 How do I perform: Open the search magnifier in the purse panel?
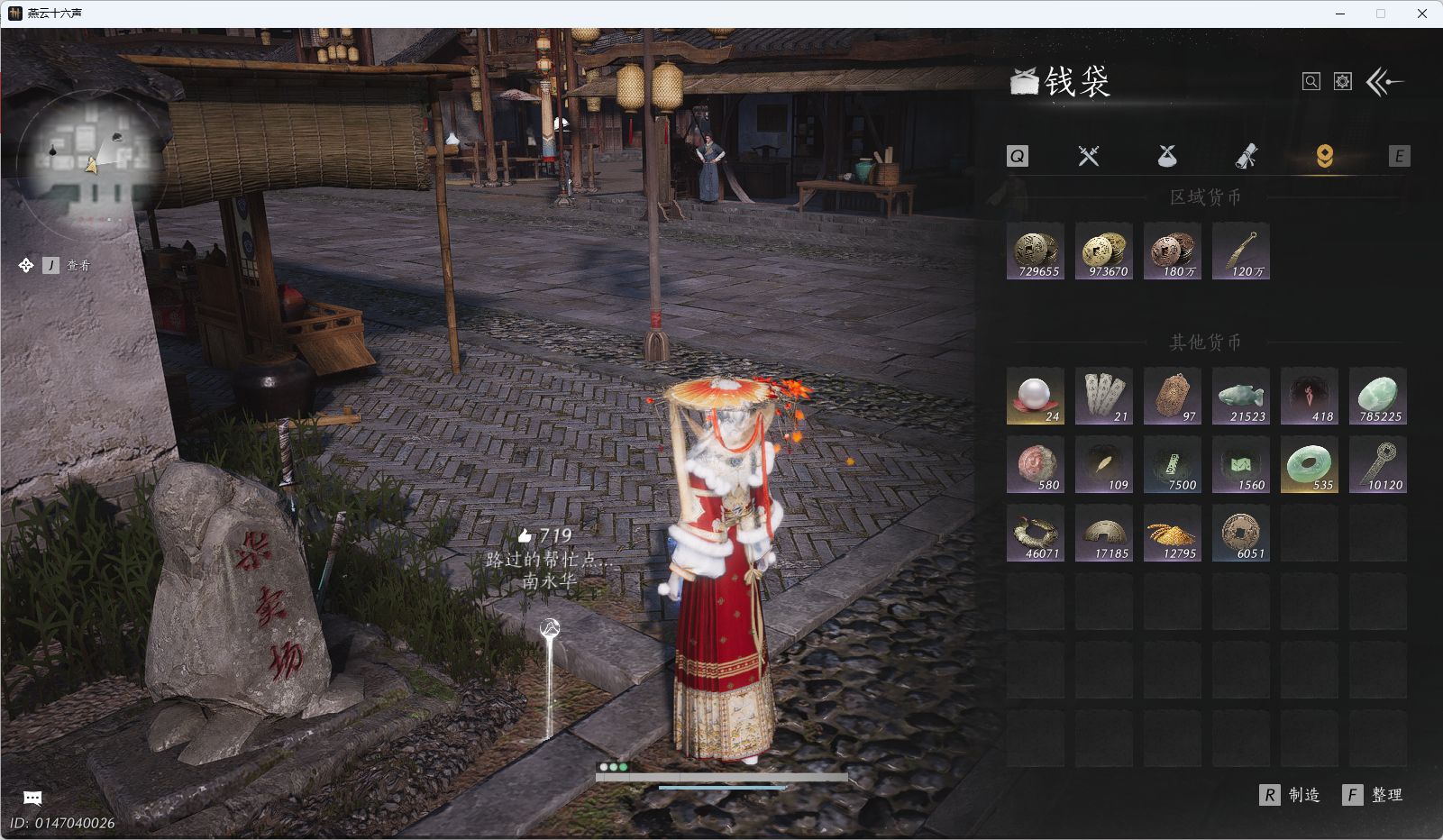pos(1311,82)
